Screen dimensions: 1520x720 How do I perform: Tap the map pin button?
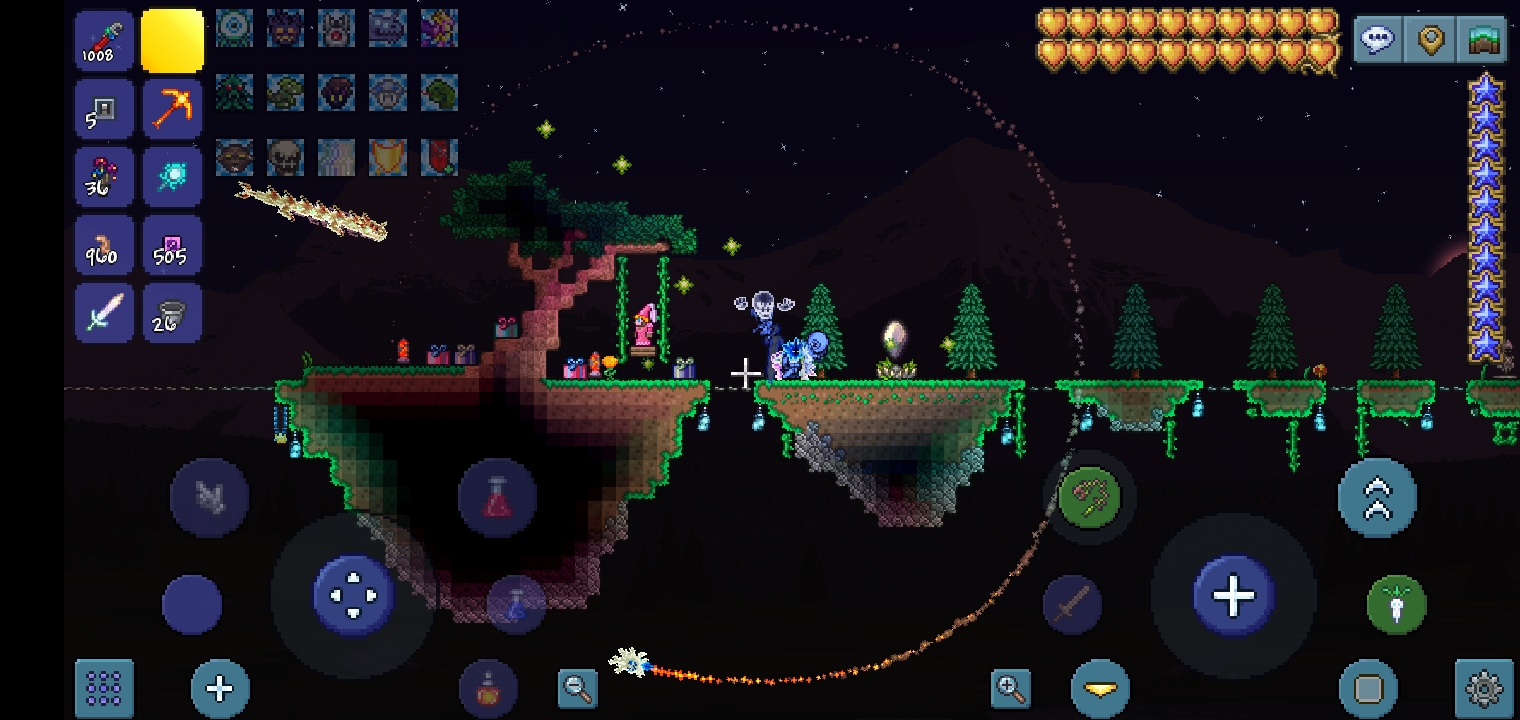1431,41
